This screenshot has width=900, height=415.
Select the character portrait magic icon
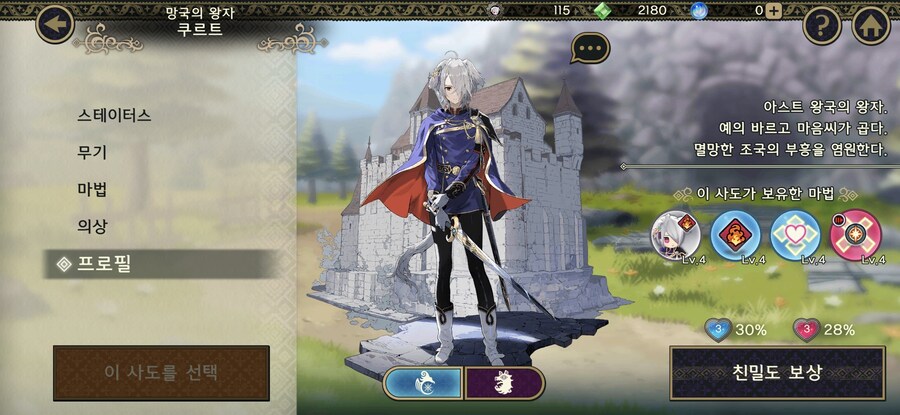click(676, 235)
